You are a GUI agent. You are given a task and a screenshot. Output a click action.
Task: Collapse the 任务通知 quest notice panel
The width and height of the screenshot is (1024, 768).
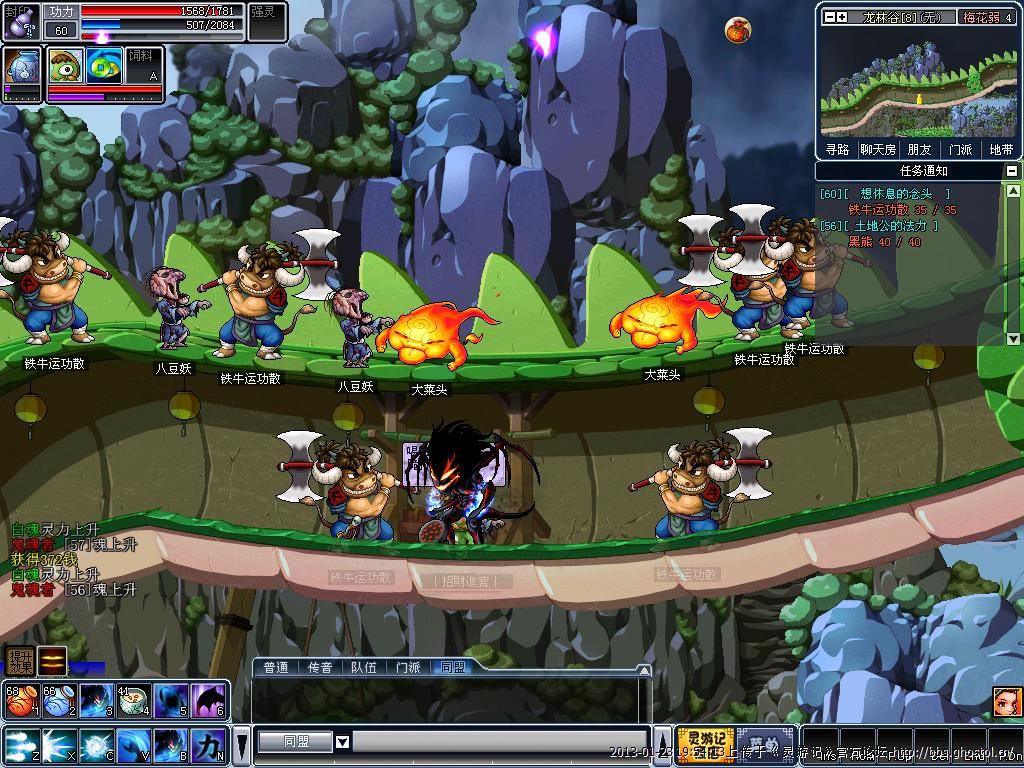click(x=1012, y=172)
